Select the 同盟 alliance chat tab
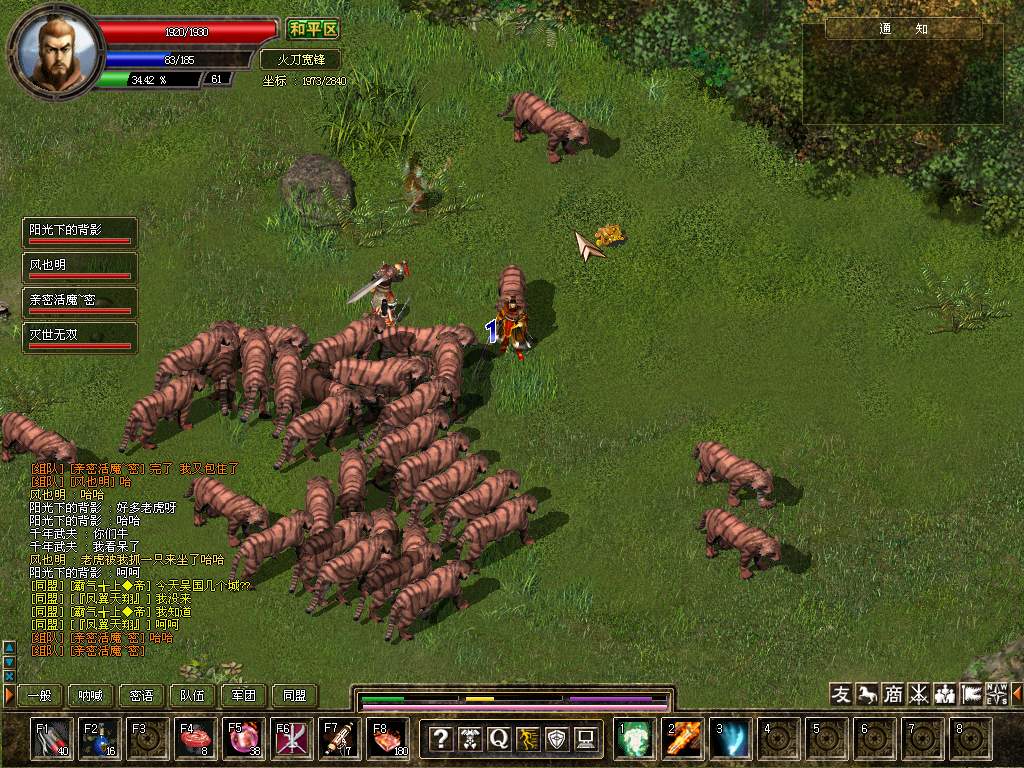 click(295, 696)
